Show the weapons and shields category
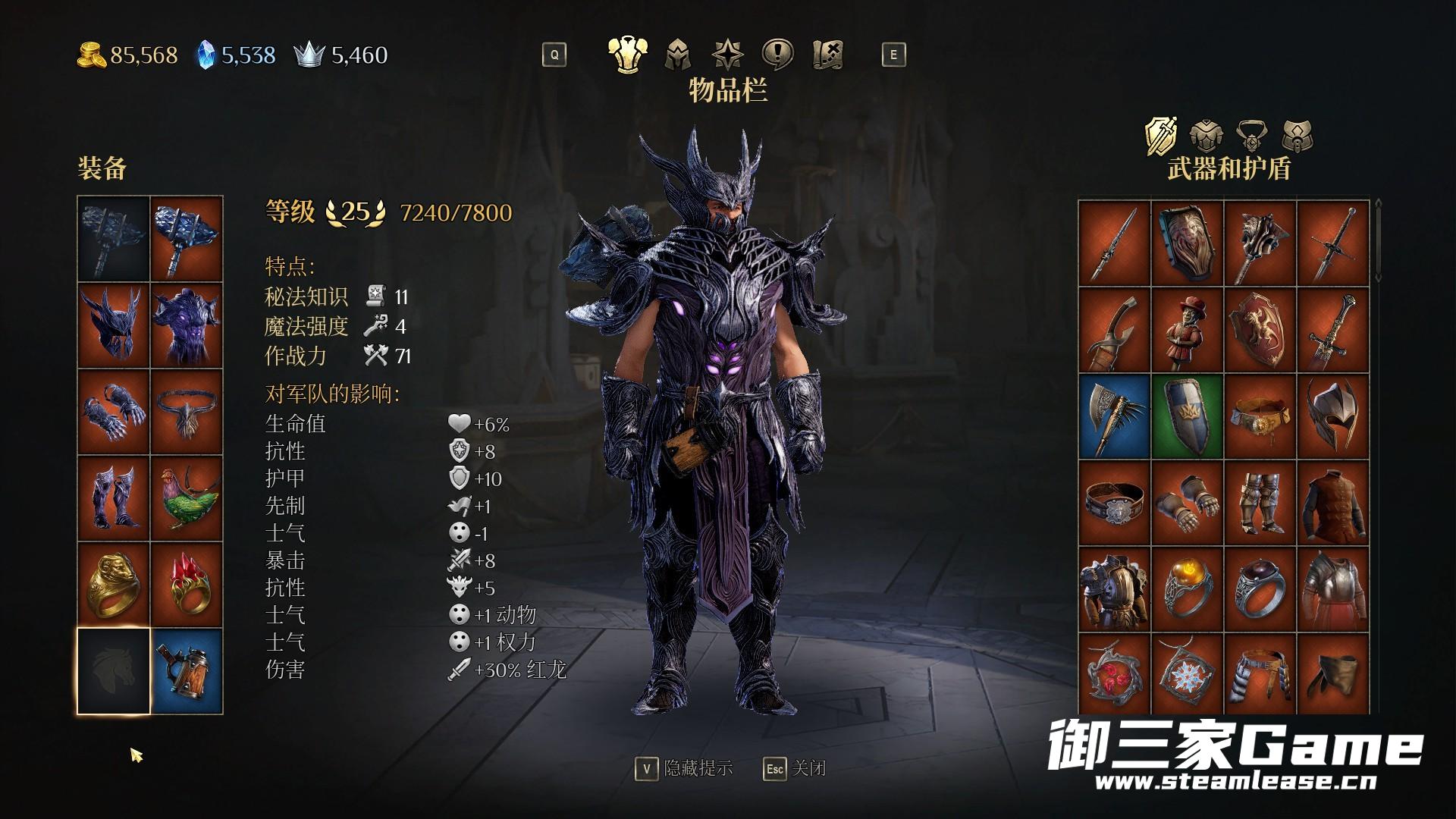Screen dimensions: 1456x819 (x=1161, y=136)
